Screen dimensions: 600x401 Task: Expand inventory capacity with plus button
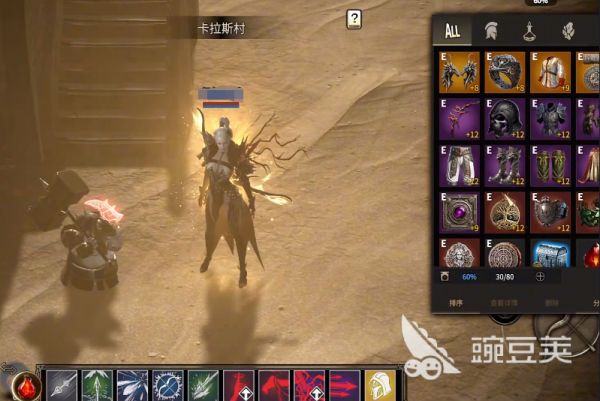click(541, 275)
